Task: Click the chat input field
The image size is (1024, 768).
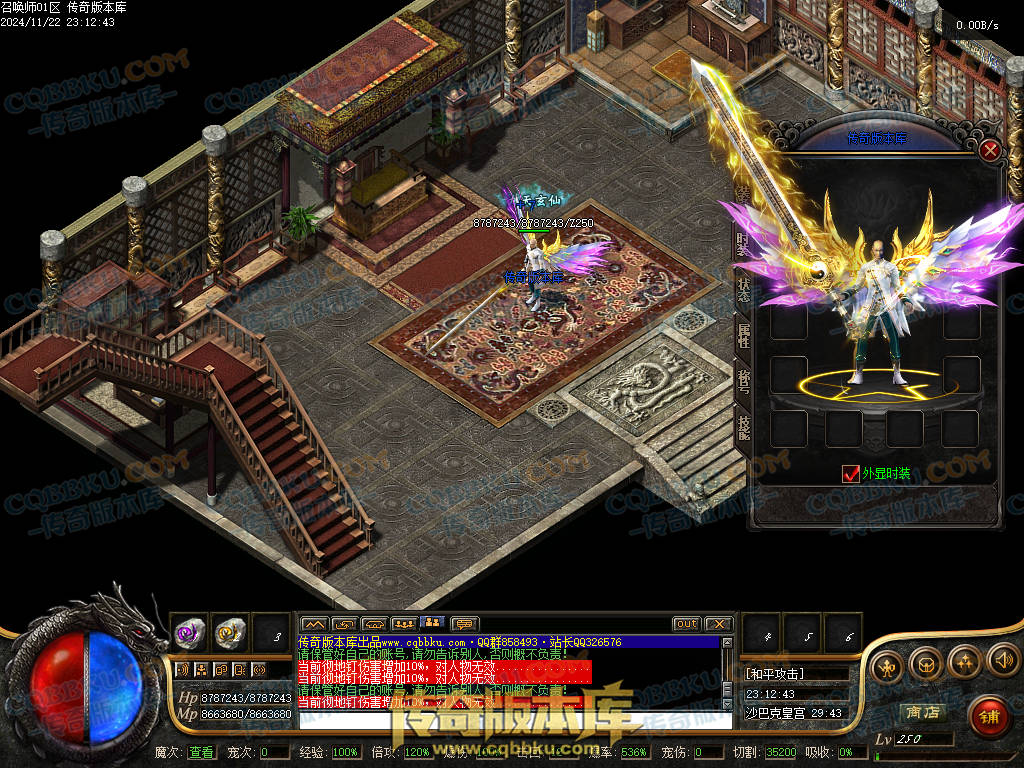Action: tap(510, 720)
